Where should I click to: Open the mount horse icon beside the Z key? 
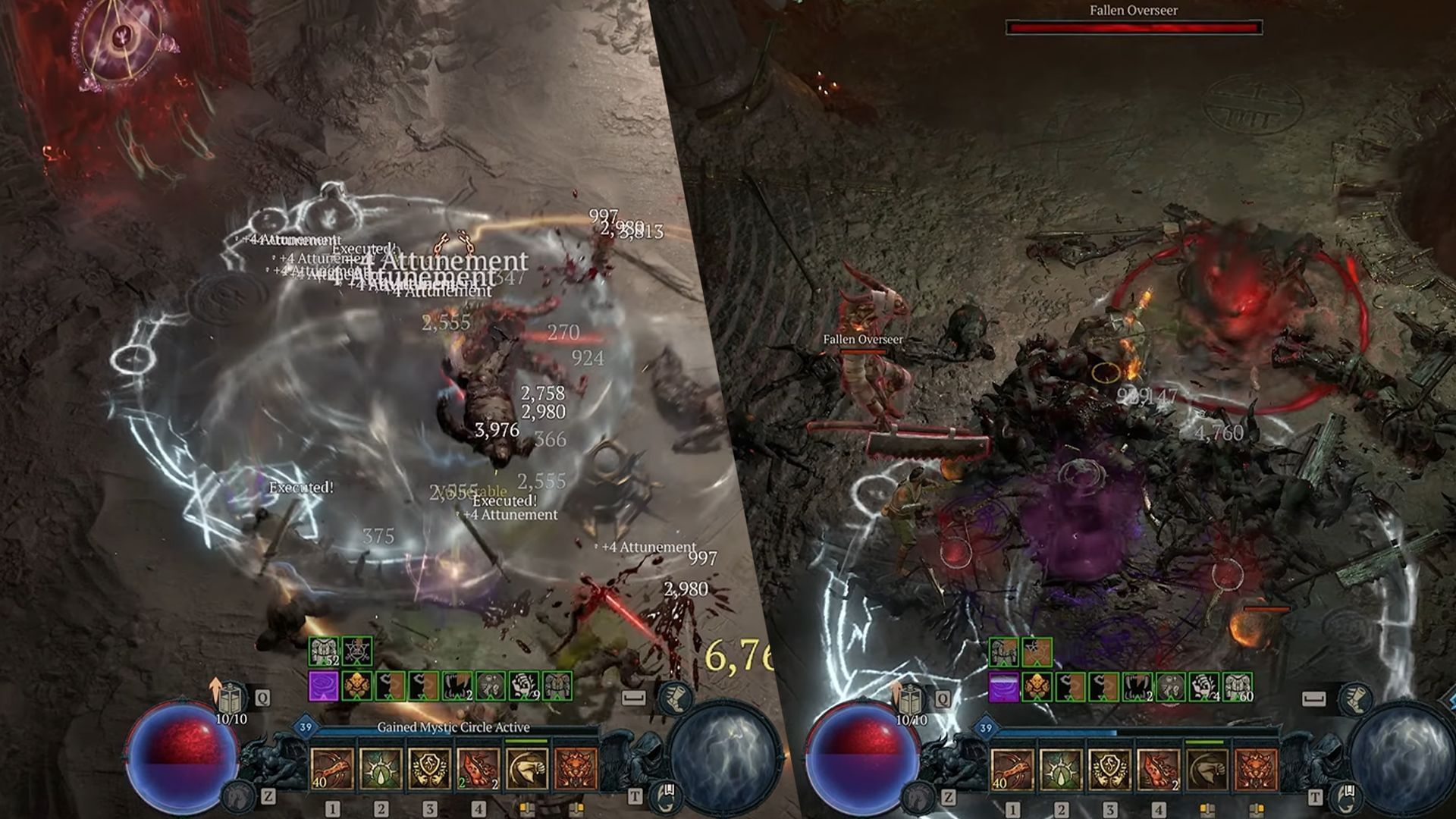(238, 796)
